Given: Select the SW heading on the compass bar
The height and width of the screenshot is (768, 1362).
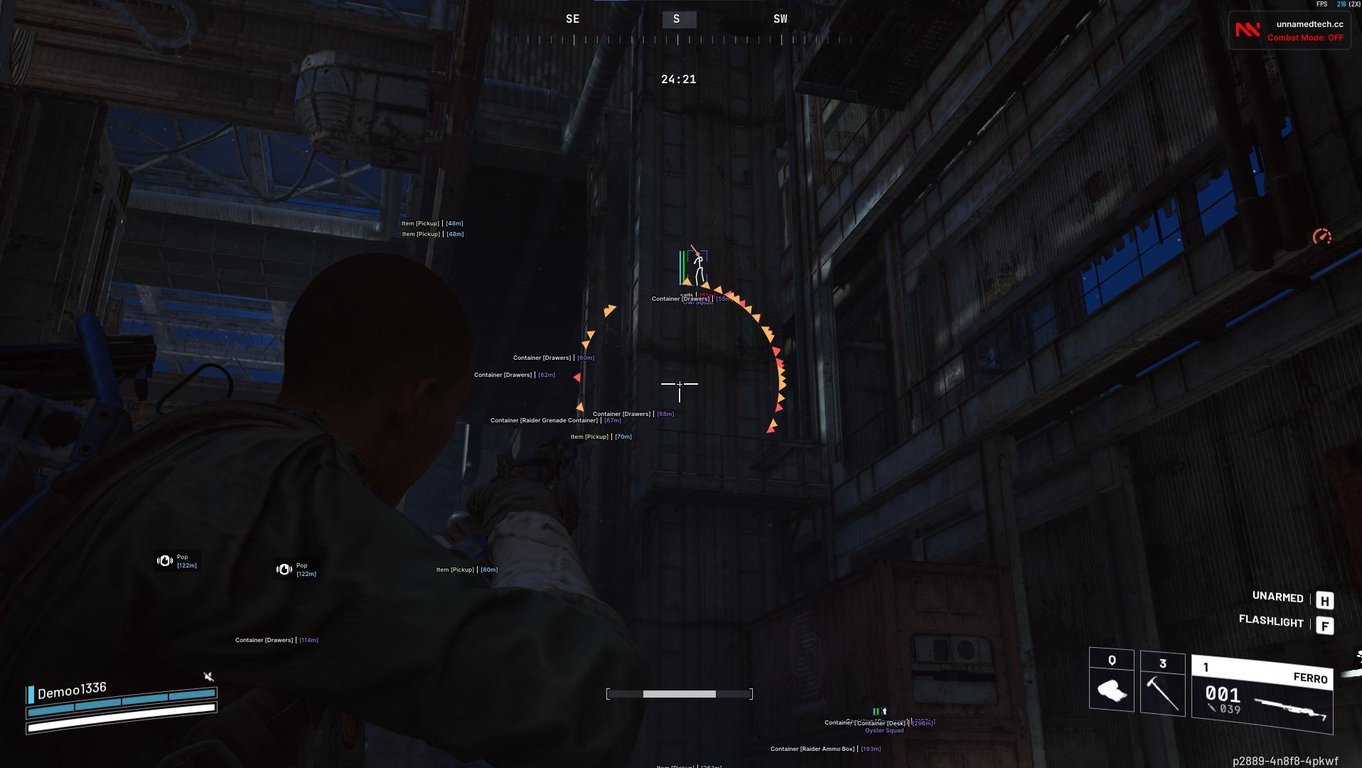Looking at the screenshot, I should 780,18.
